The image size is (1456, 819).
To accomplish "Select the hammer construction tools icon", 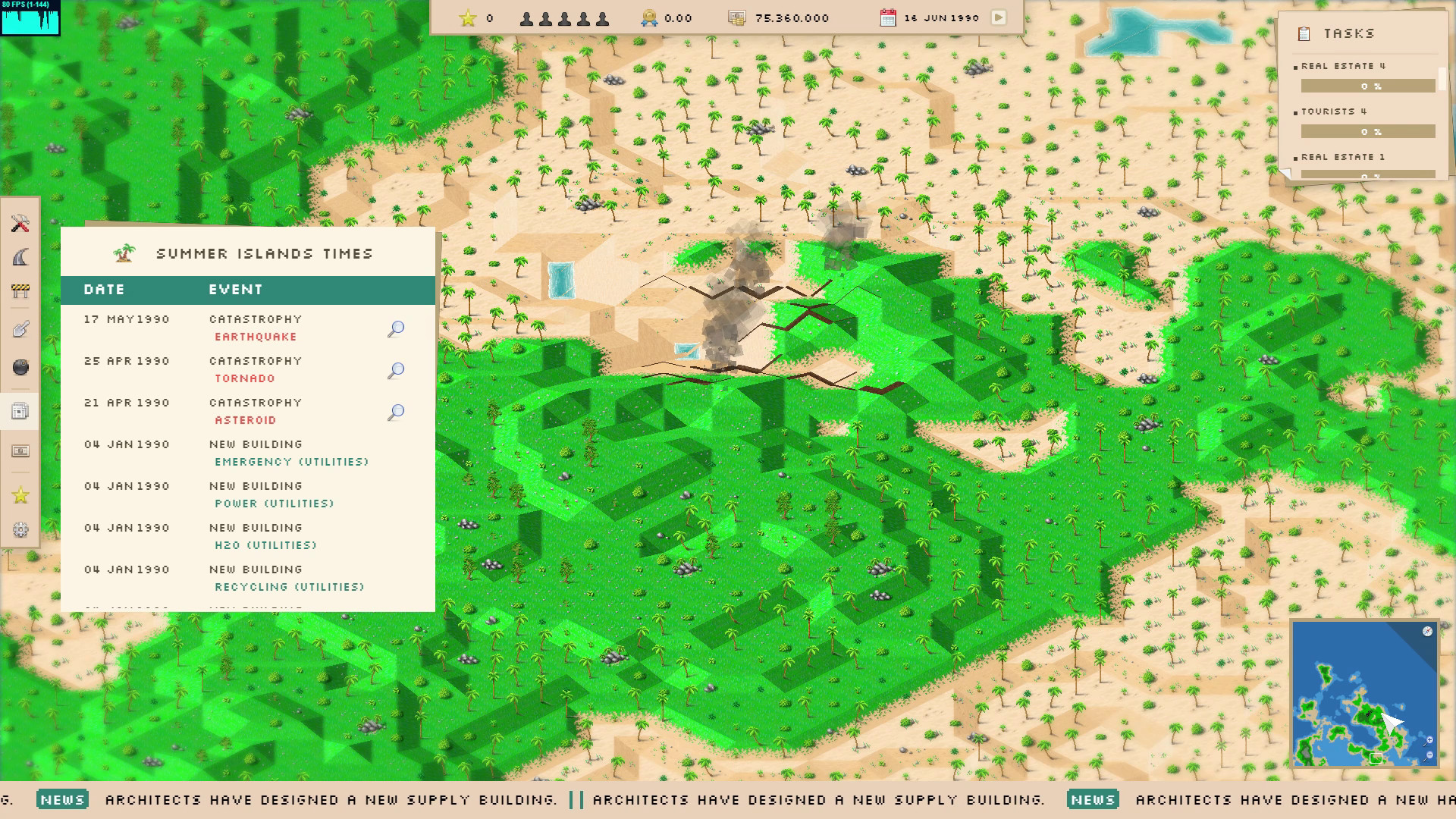I will [x=20, y=224].
